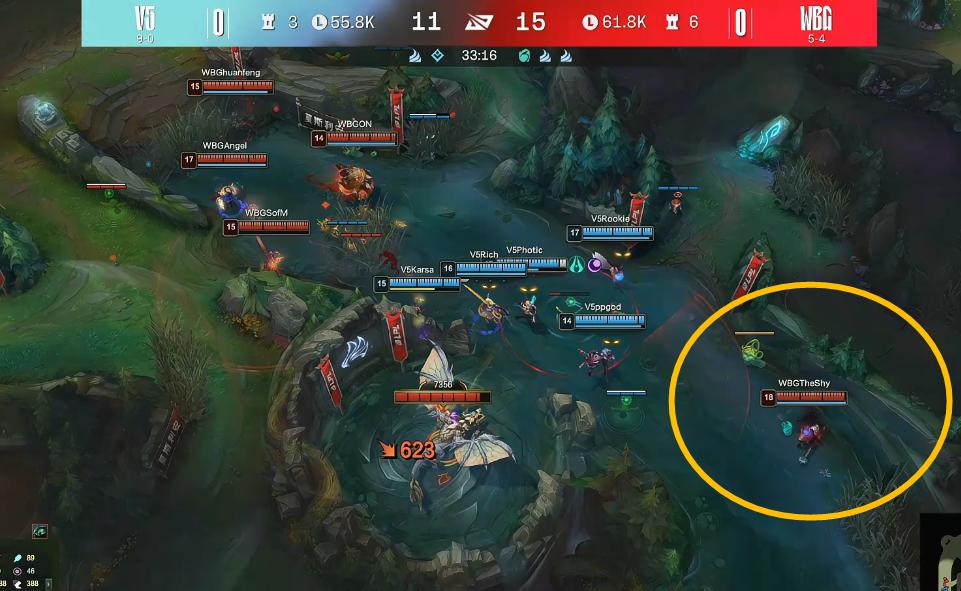Viewport: 961px width, 591px height.
Task: Click the green item icon above the stats panel
Action: coord(39,531)
